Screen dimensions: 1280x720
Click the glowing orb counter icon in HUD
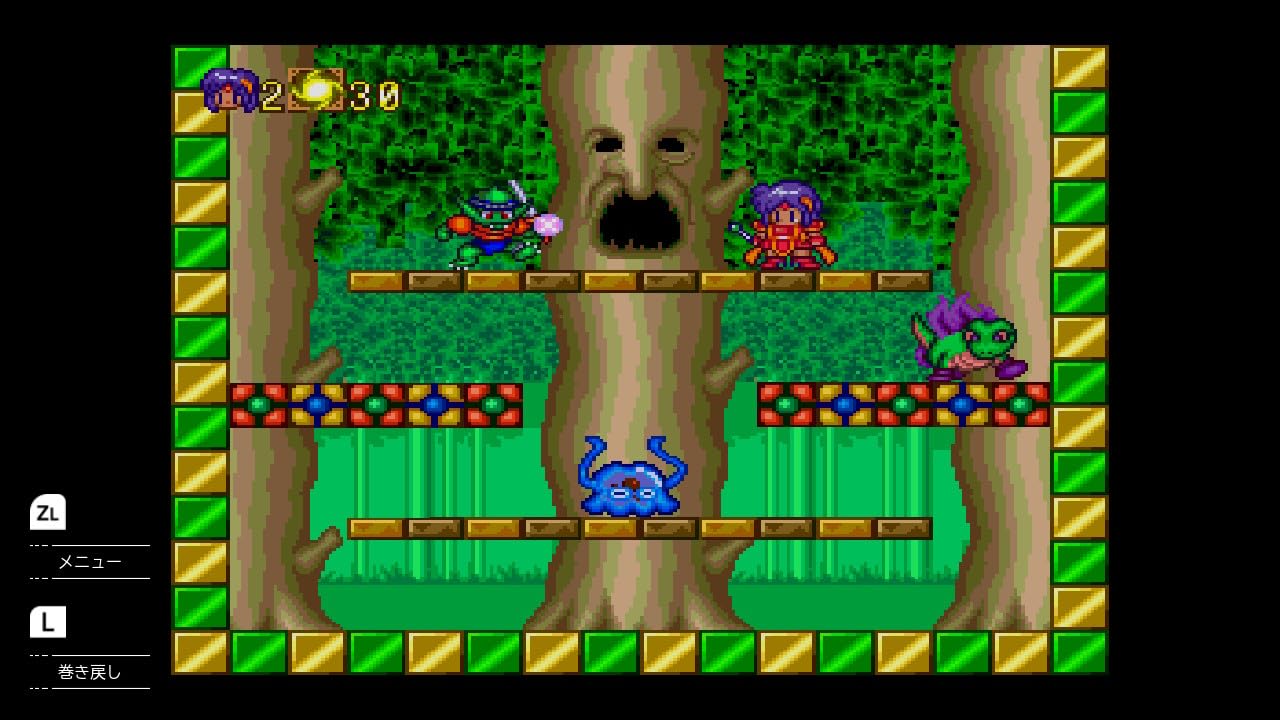314,88
